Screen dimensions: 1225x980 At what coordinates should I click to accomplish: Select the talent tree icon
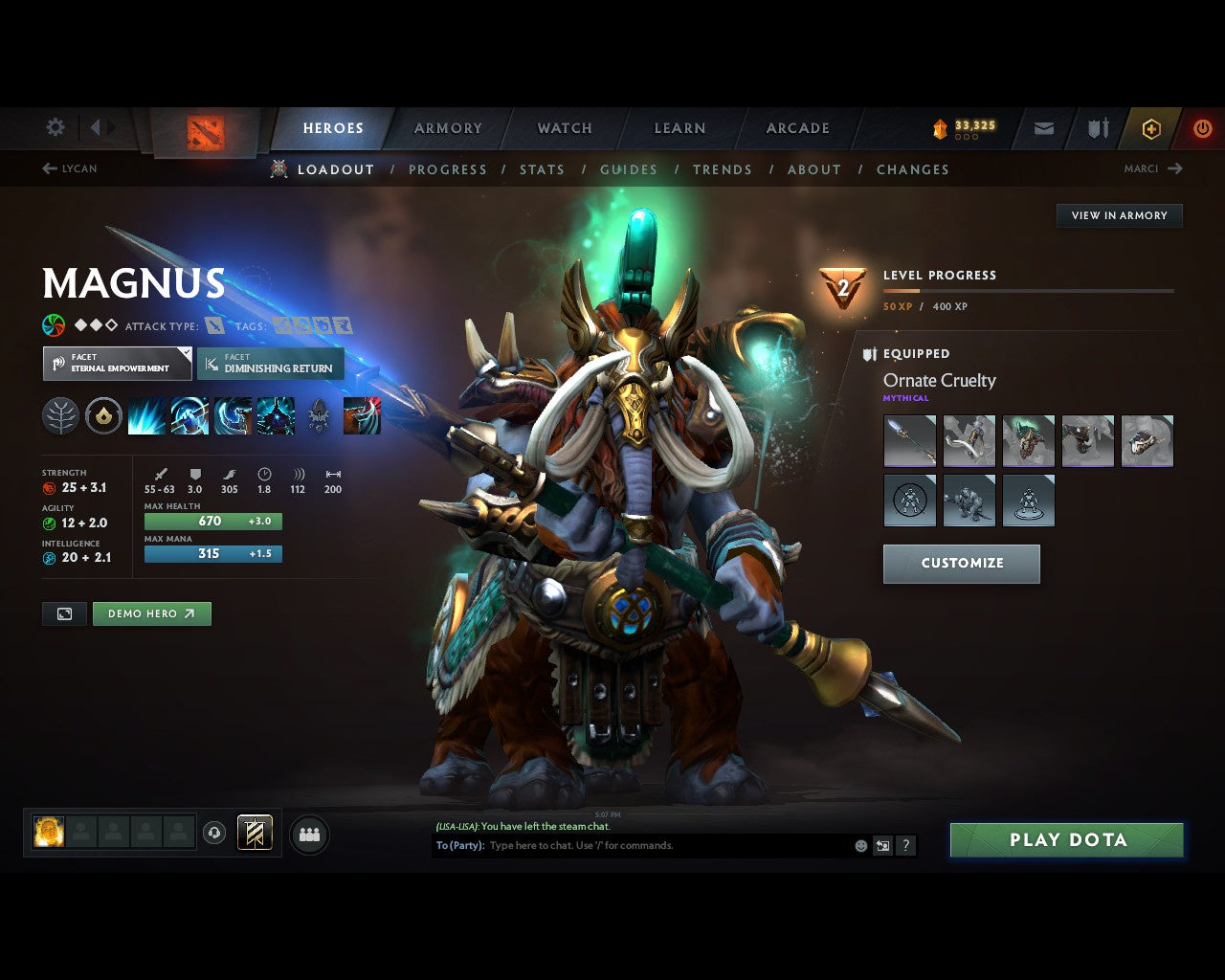point(60,414)
